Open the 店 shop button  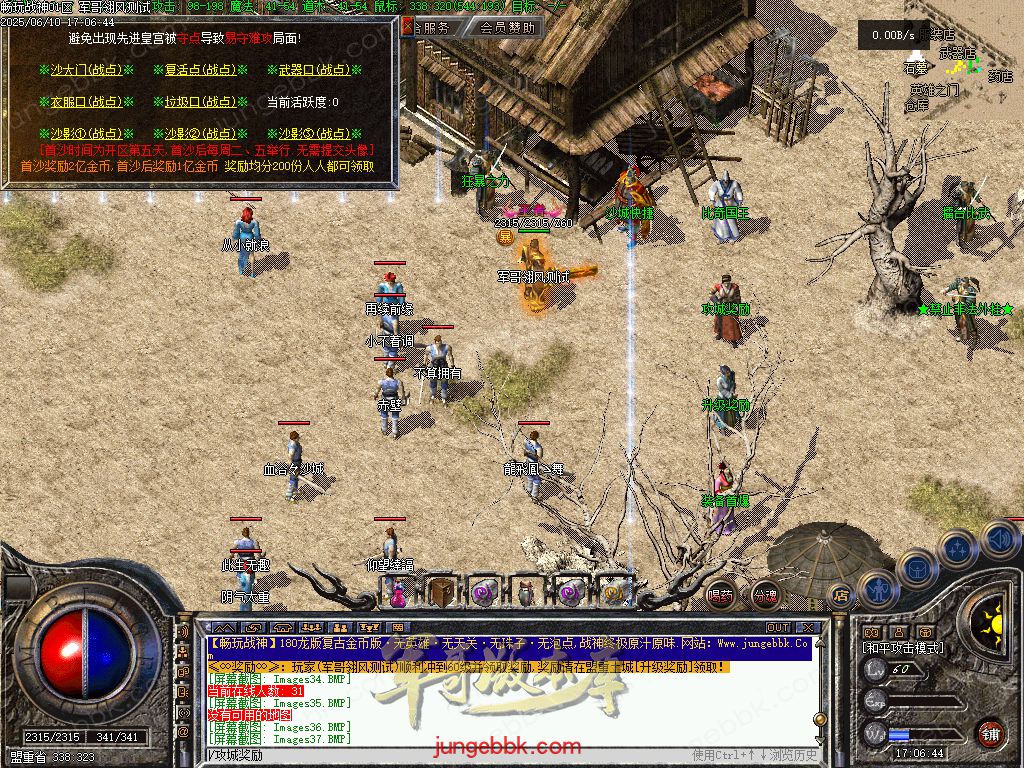point(840,596)
